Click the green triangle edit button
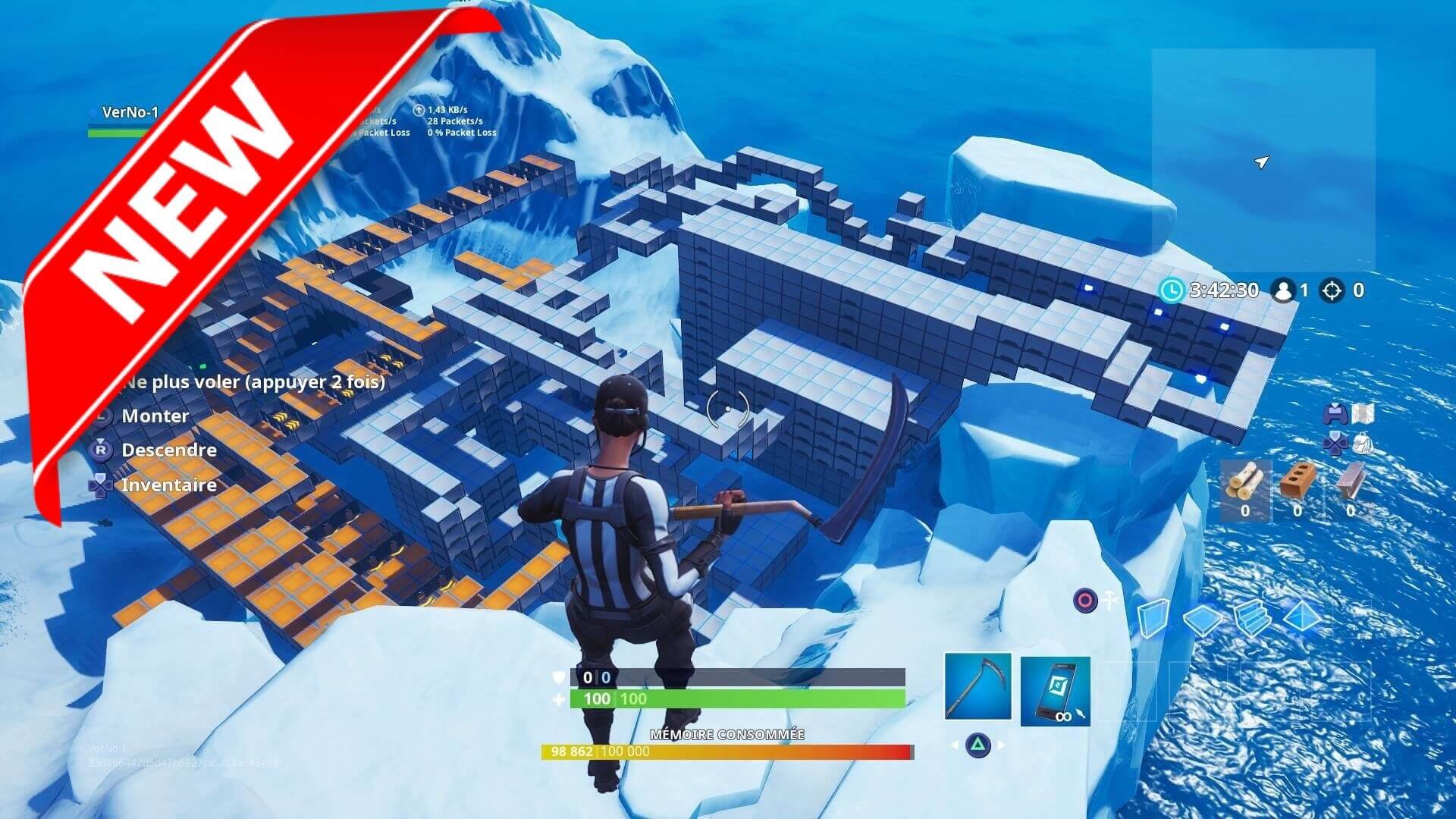The image size is (1456, 819). click(x=977, y=745)
